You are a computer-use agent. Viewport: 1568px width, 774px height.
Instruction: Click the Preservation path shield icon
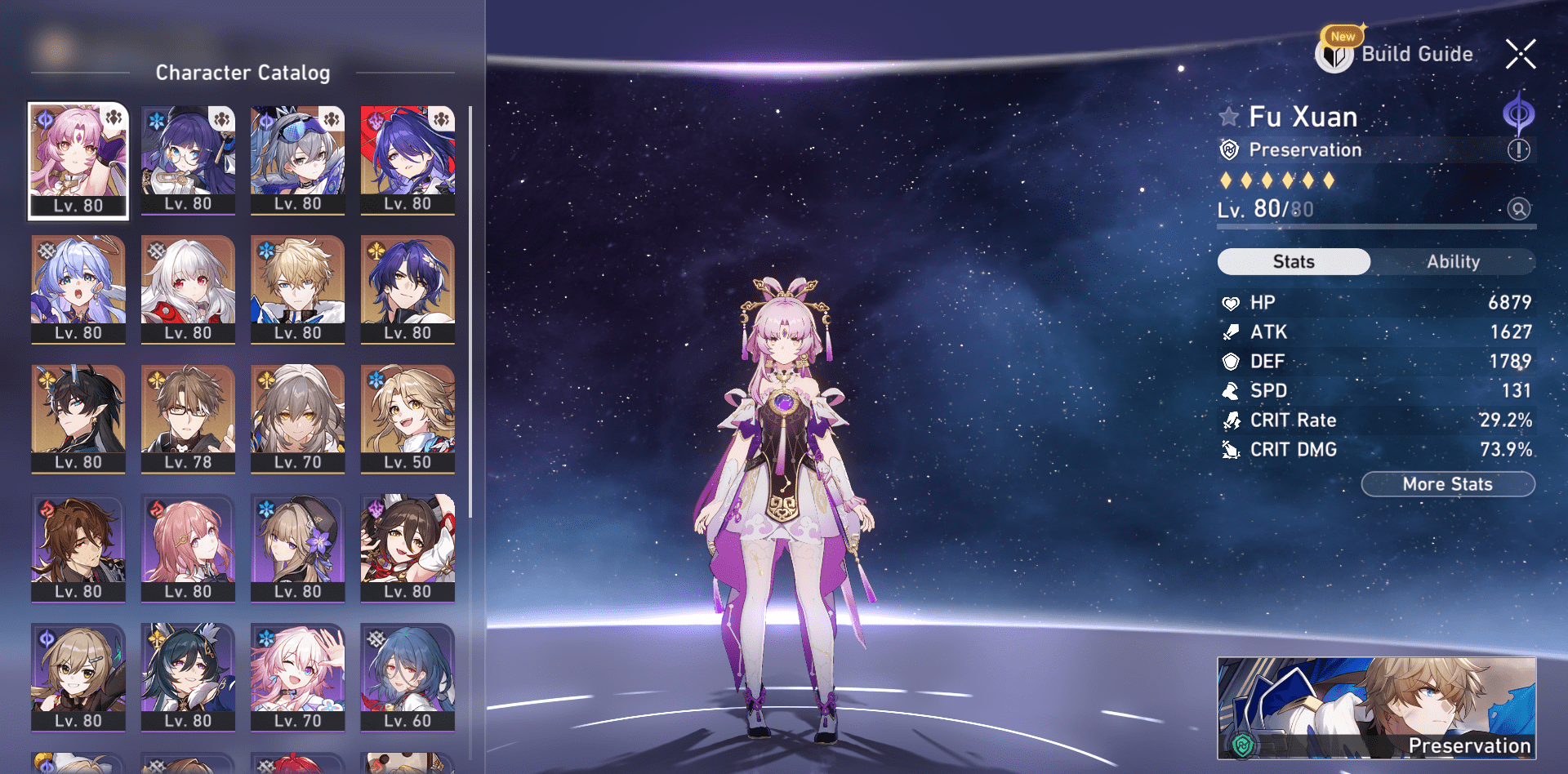click(1232, 150)
